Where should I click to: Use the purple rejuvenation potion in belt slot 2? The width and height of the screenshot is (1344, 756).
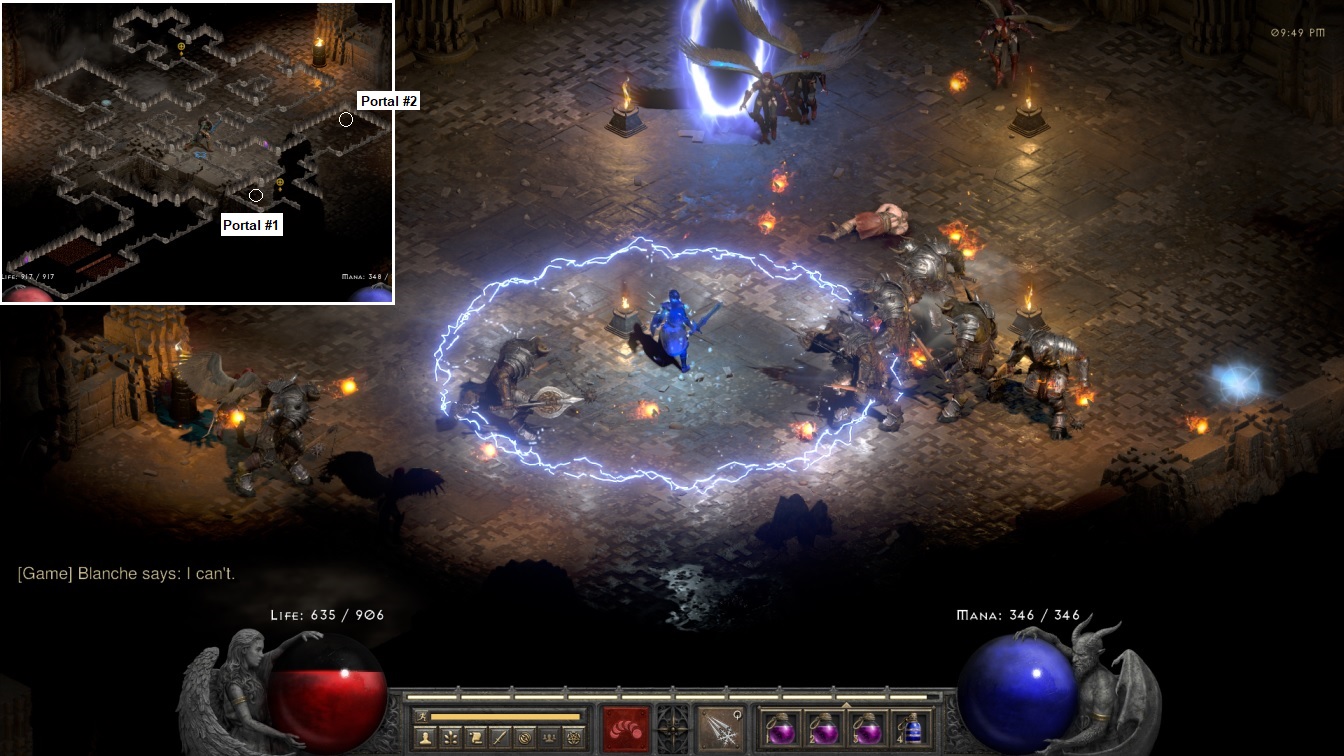(823, 729)
